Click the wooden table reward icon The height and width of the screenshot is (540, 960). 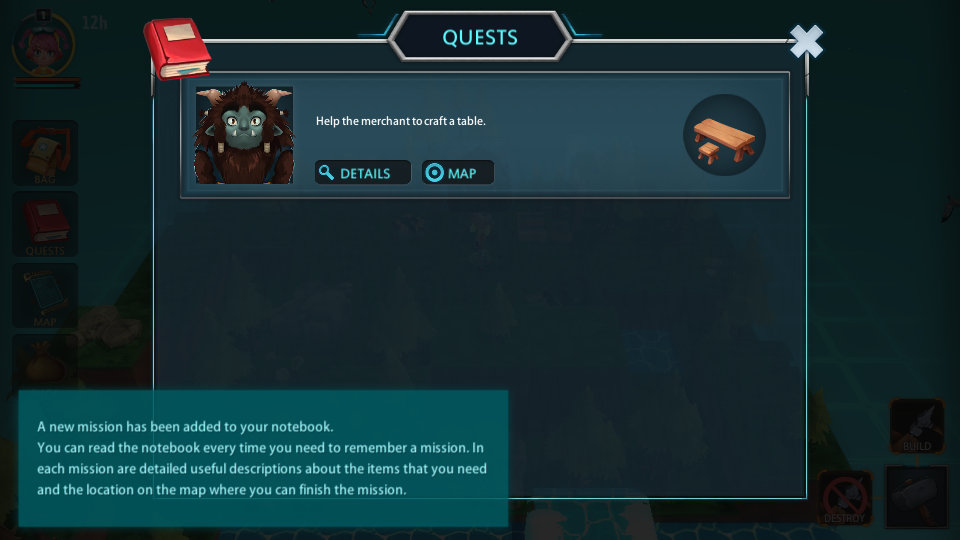724,135
